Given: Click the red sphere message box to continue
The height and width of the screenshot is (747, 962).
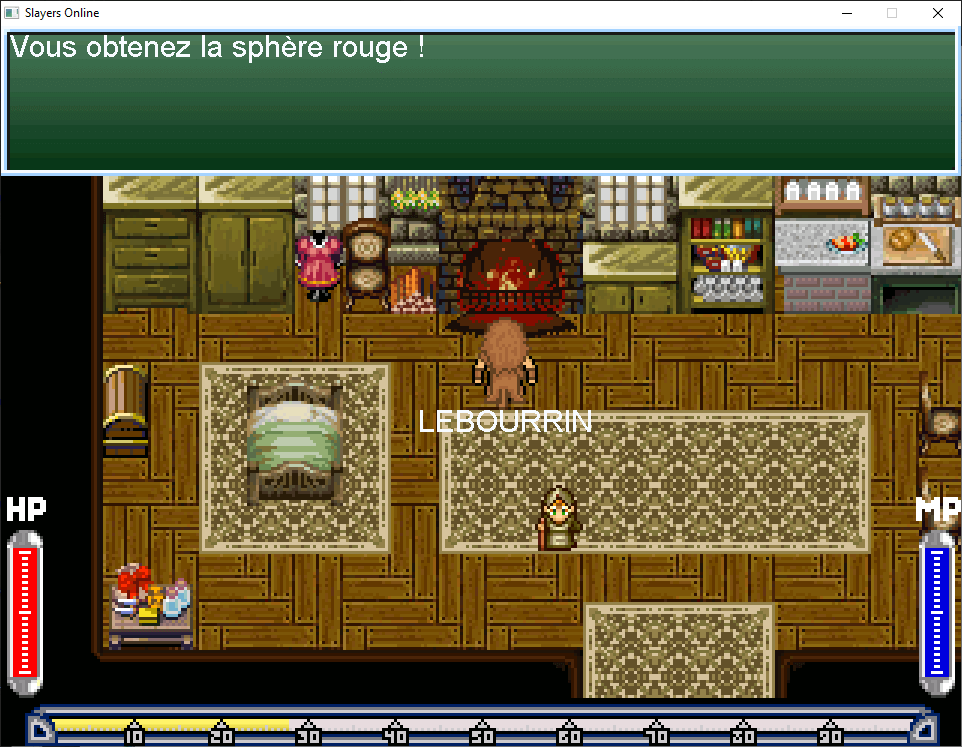Looking at the screenshot, I should pos(480,100).
